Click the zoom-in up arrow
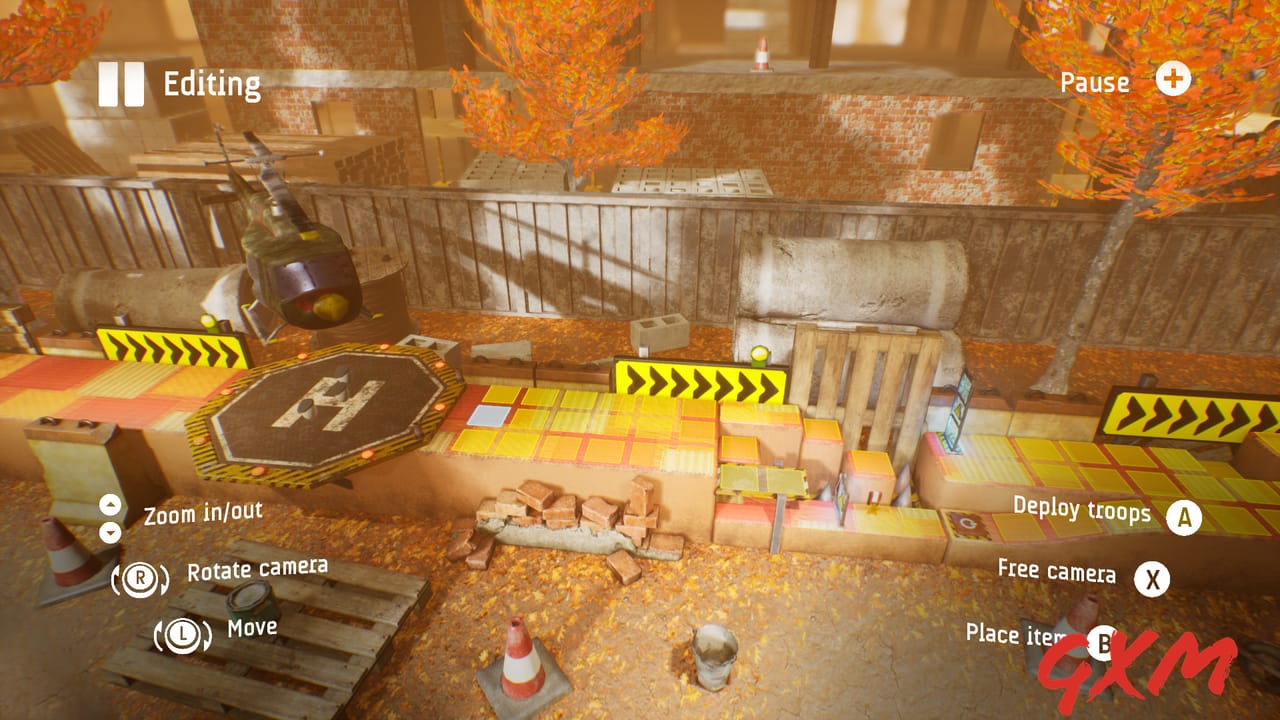 point(110,505)
